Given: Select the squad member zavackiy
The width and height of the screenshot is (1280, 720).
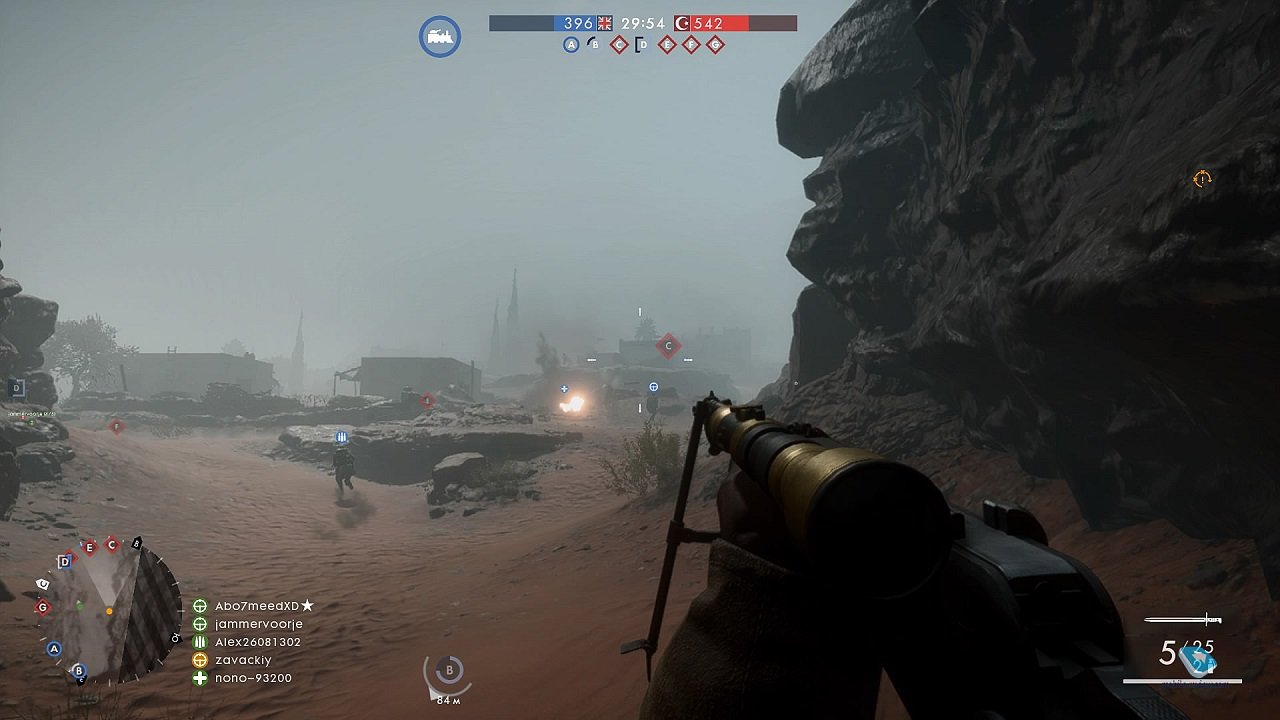Looking at the screenshot, I should (x=241, y=660).
